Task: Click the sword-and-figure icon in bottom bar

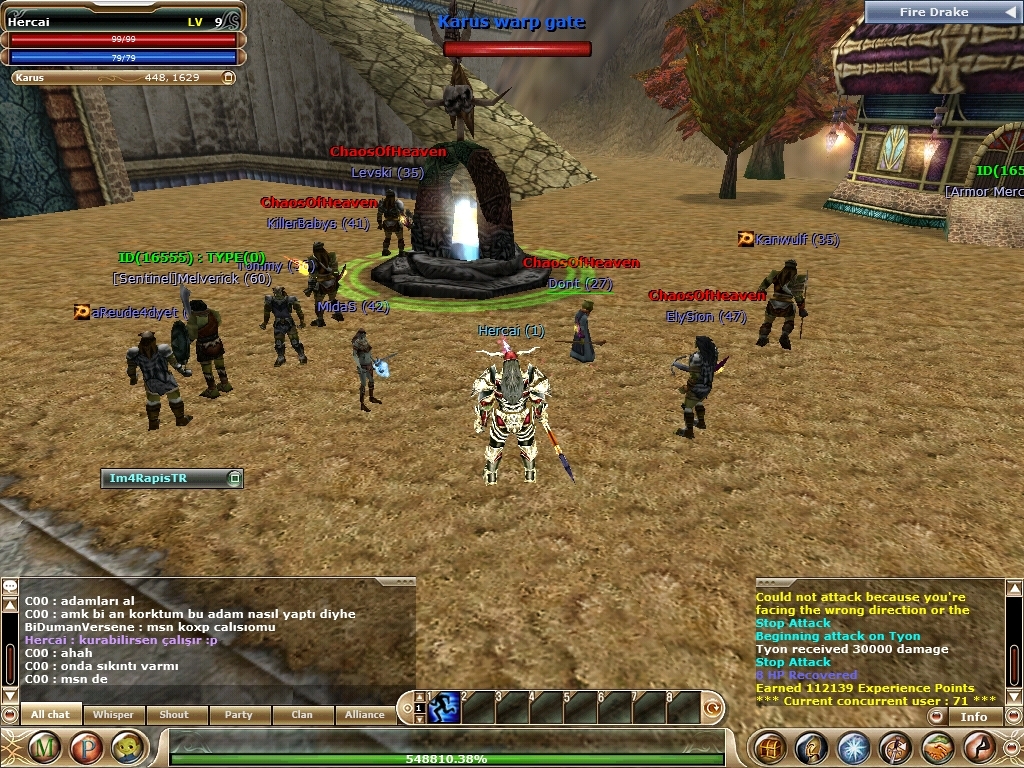Action: pyautogui.click(x=895, y=747)
